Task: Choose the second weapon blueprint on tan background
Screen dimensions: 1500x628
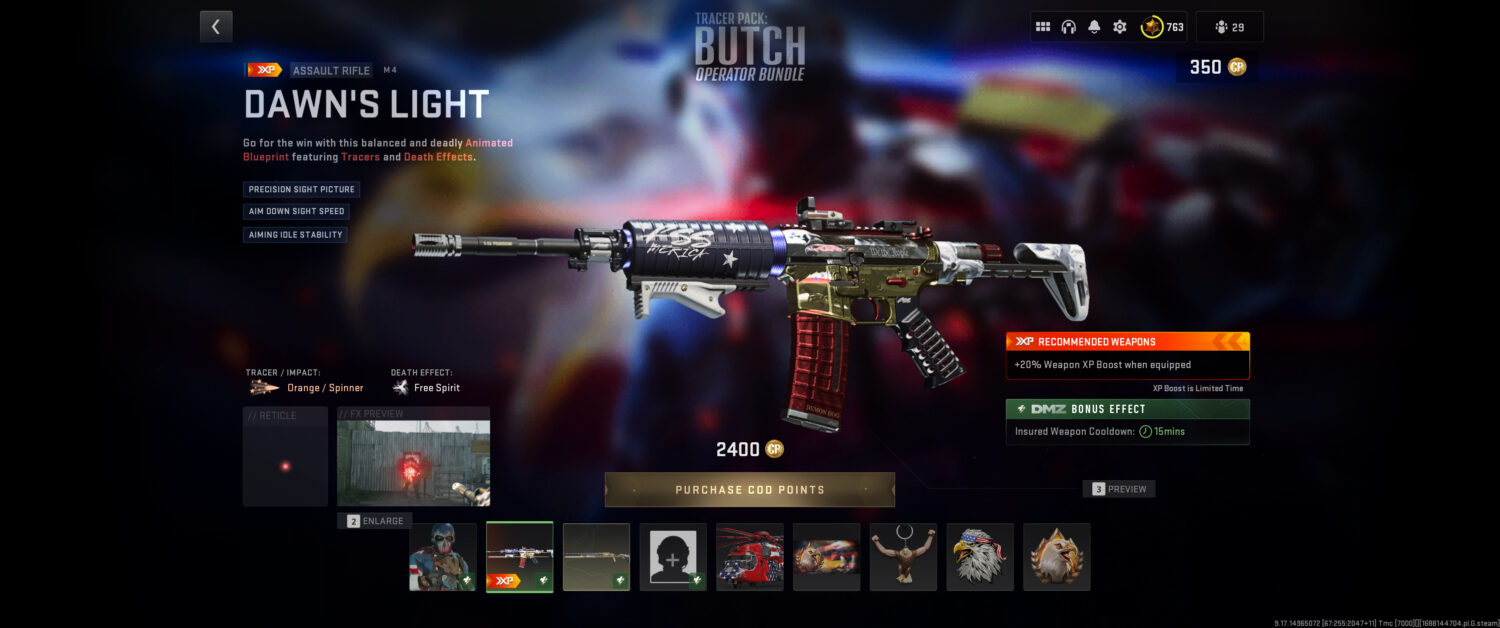Action: pos(596,557)
